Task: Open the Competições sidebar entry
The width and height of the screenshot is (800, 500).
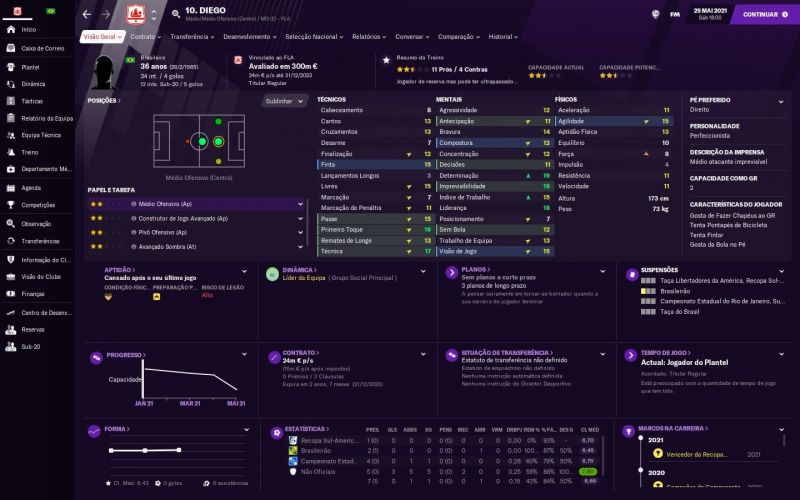Action: 38,205
